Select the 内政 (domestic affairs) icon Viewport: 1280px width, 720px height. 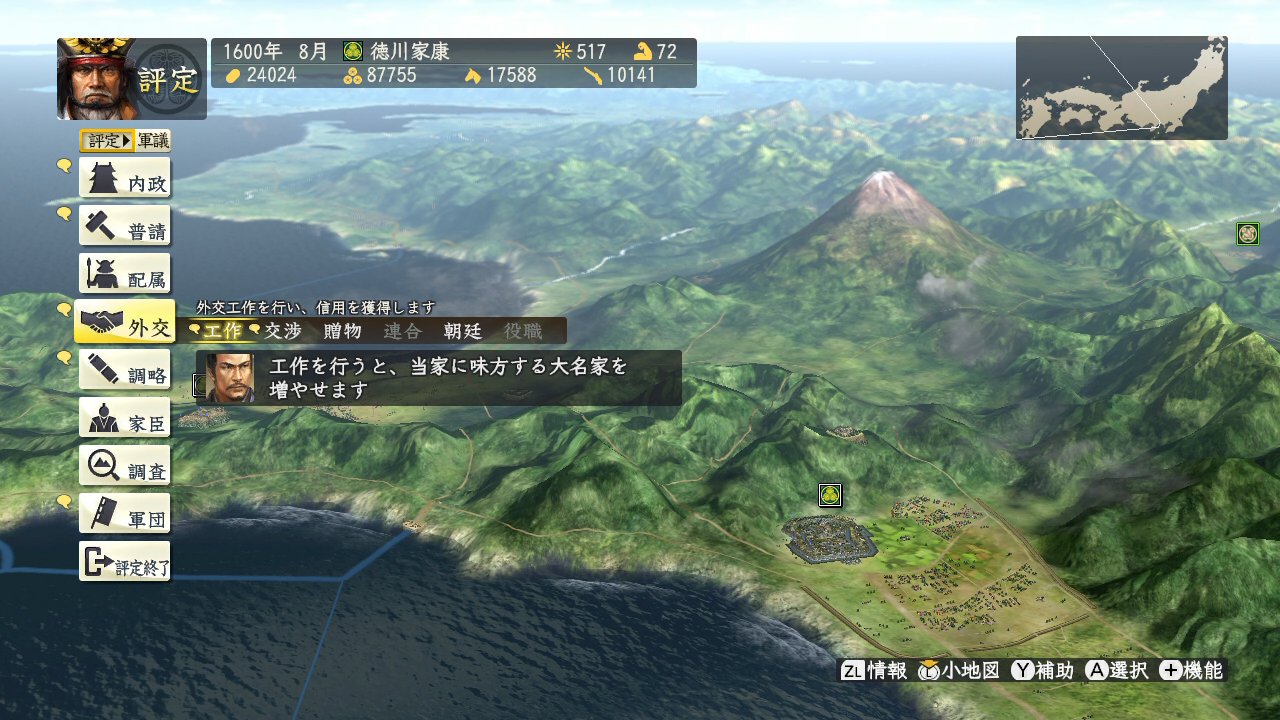(x=124, y=177)
